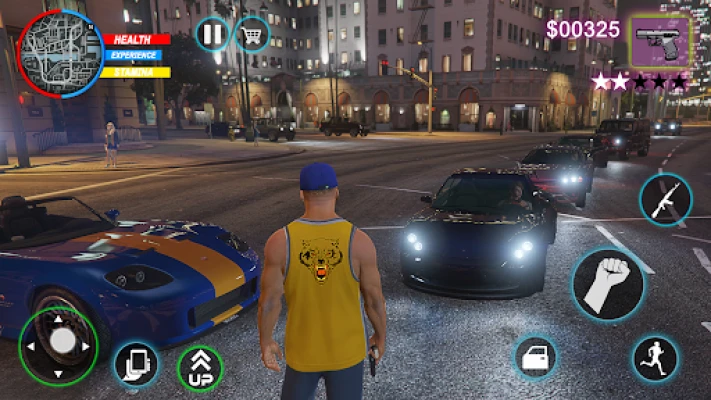Activate the sprint running button
Viewport: 711px width, 400px height.
(656, 358)
